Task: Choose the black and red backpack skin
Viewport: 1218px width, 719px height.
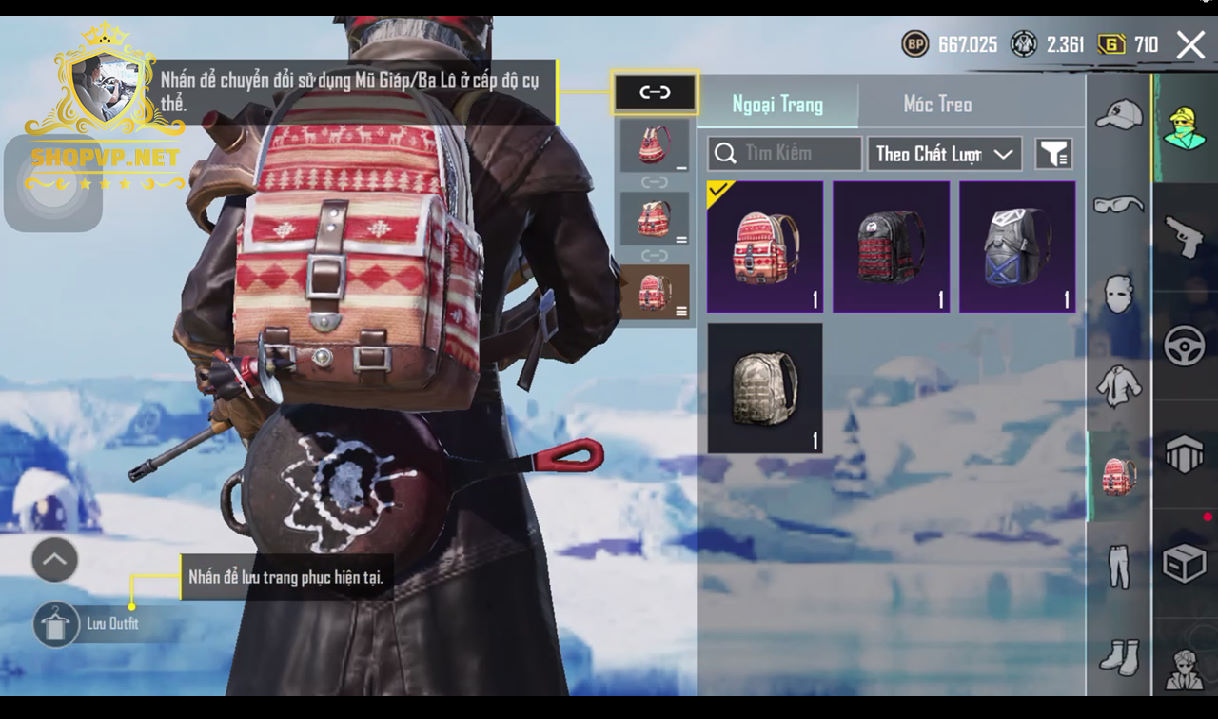Action: tap(891, 247)
